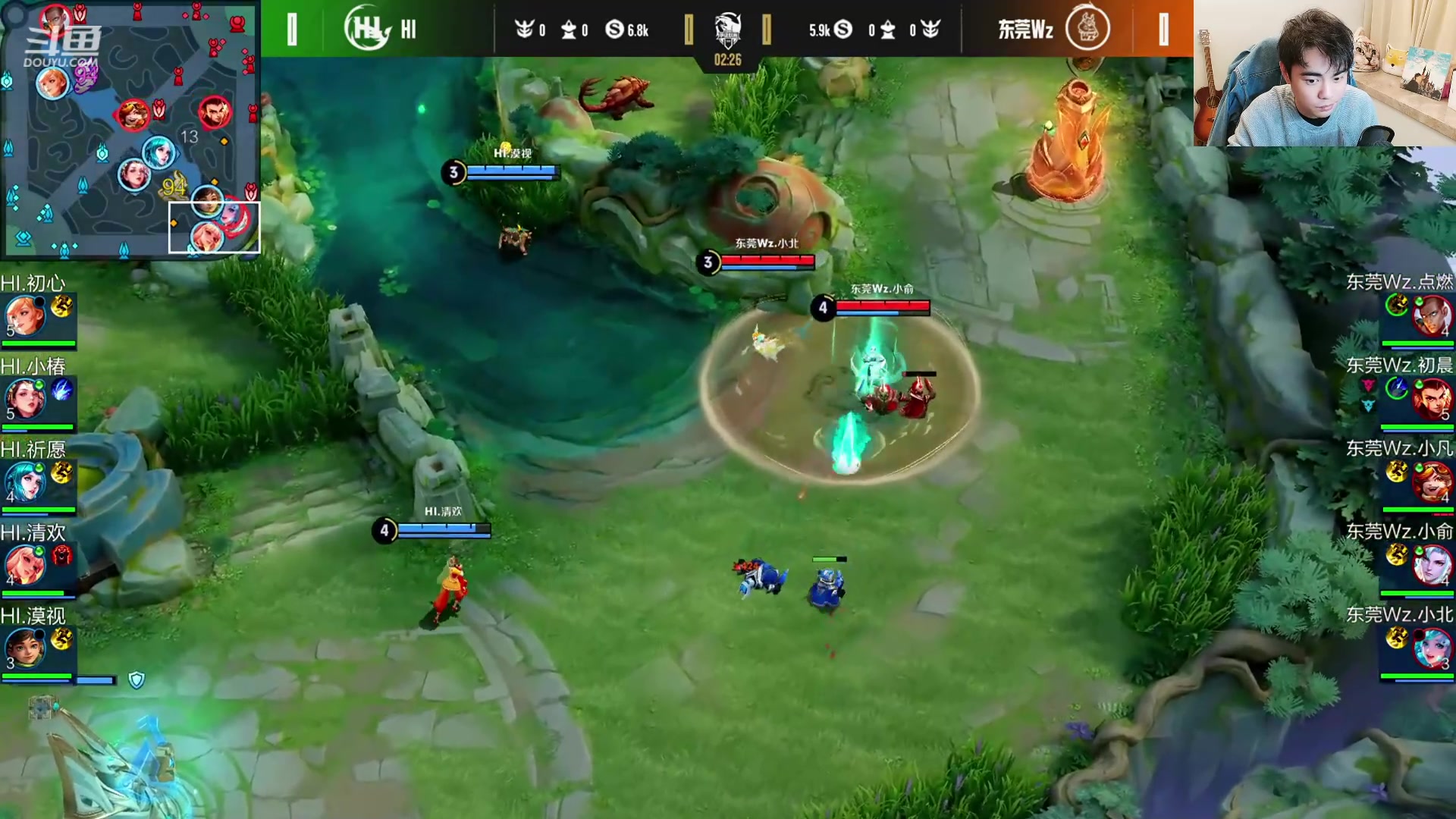Click the HI team logo

[x=367, y=29]
